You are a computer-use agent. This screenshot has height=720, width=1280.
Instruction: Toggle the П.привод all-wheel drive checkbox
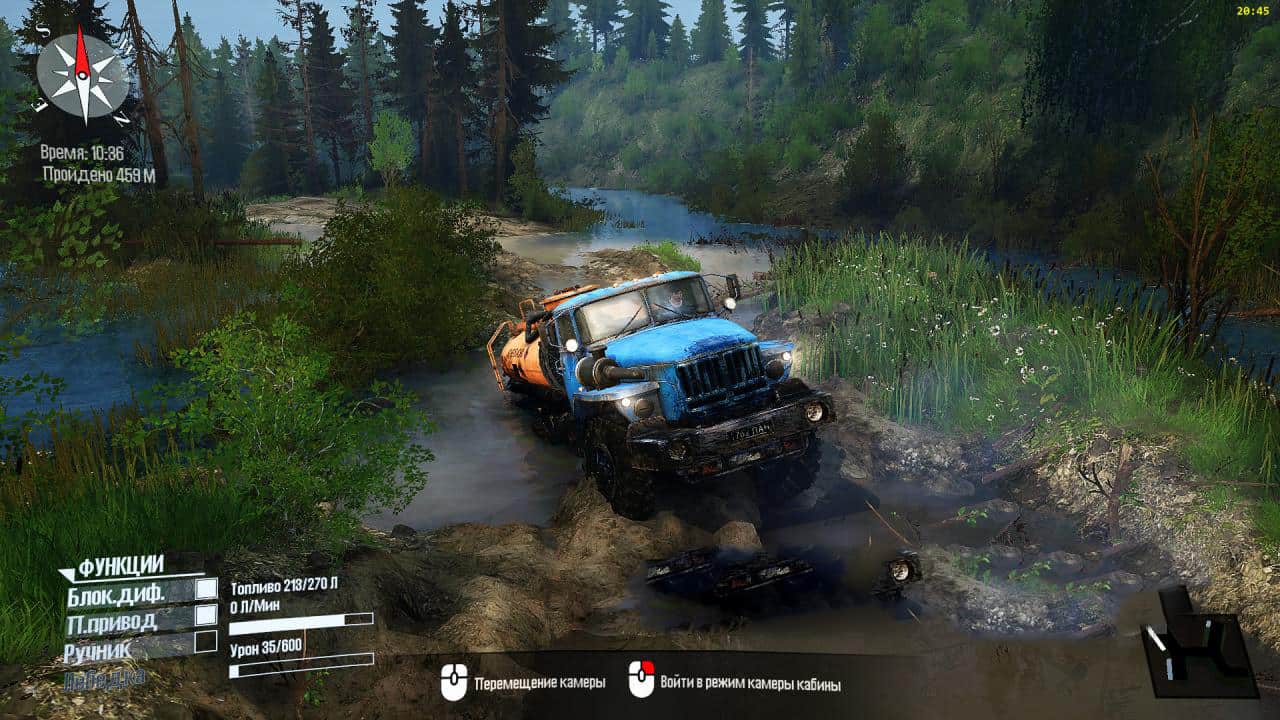[x=206, y=615]
